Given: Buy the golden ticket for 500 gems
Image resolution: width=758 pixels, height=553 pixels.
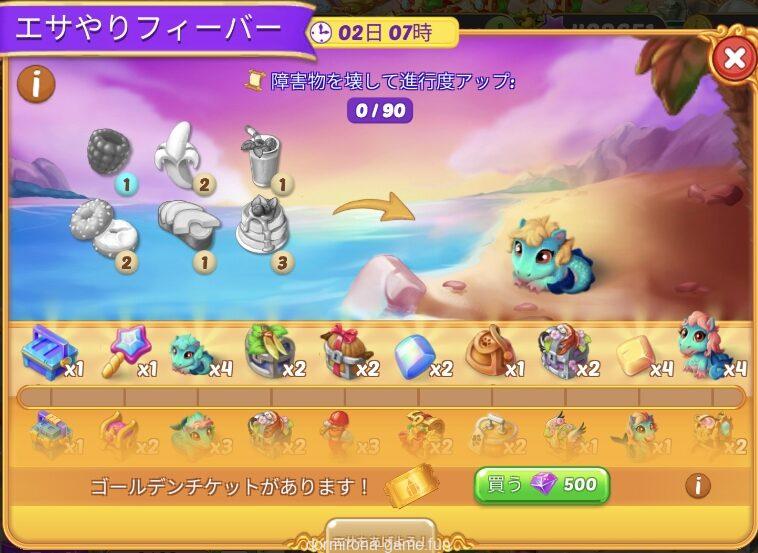Looking at the screenshot, I should pos(541,486).
